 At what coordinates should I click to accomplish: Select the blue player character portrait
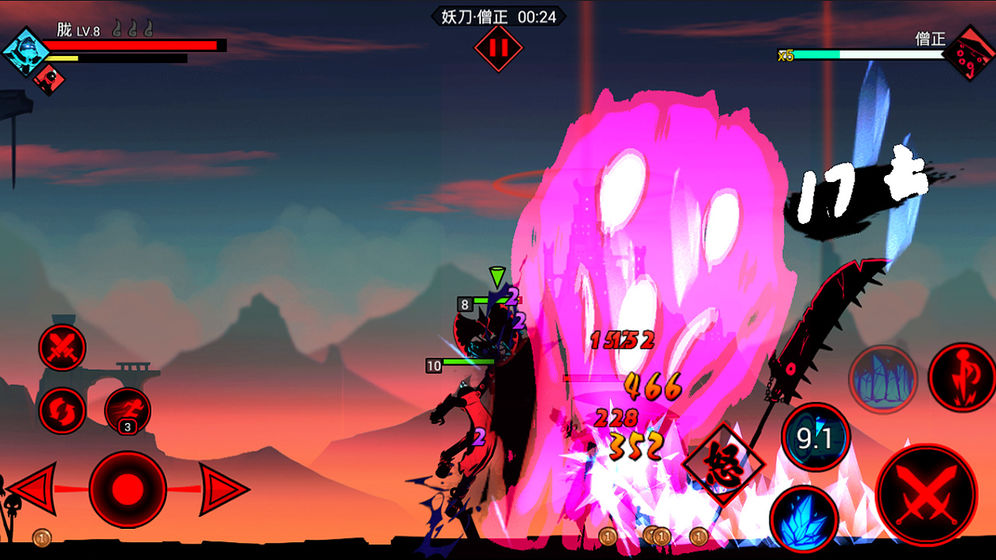(24, 51)
